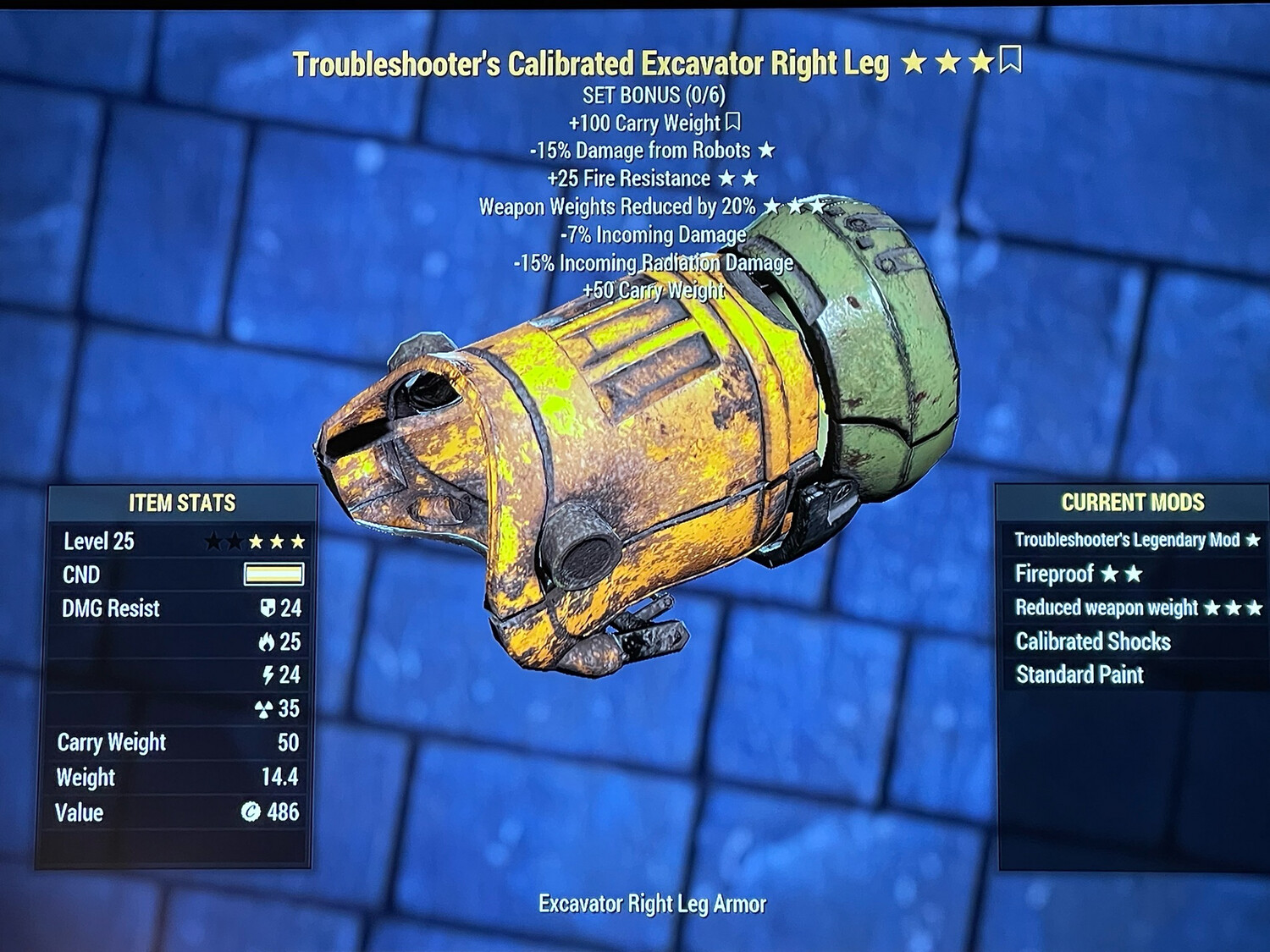Select the Fireproof mod
Screen dimensions: 1270x952
click(x=1055, y=575)
